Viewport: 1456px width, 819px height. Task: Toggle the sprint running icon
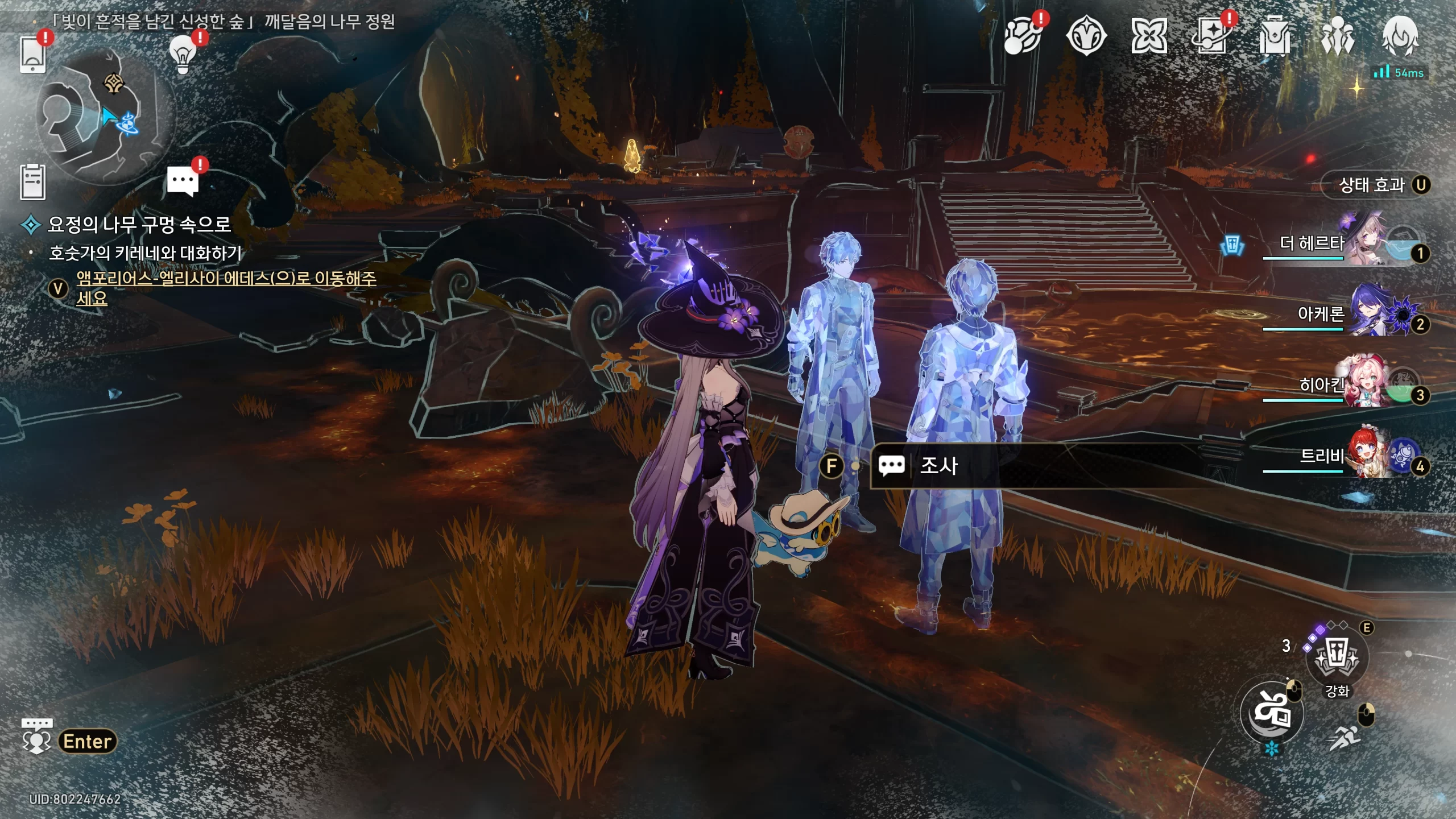pos(1345,738)
